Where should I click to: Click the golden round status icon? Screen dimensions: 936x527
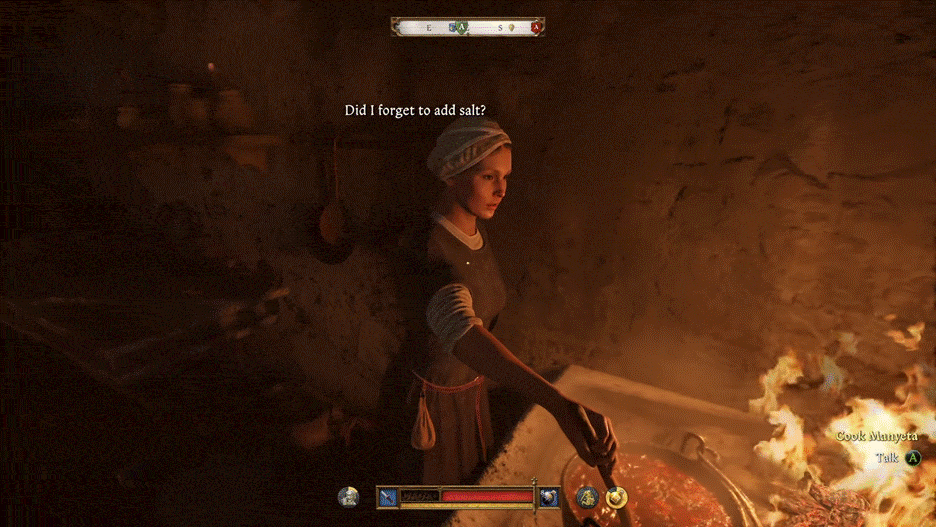coord(616,497)
